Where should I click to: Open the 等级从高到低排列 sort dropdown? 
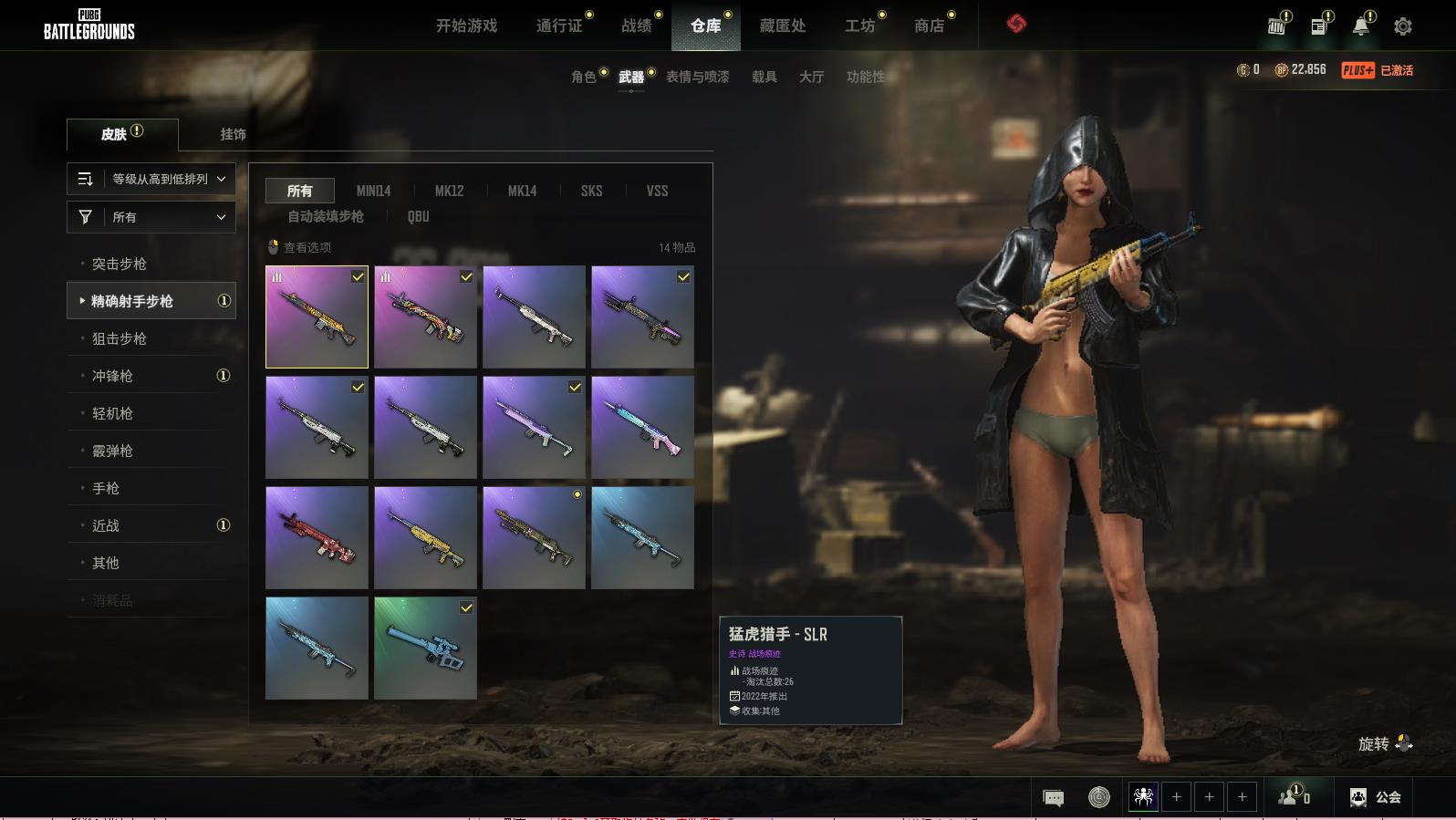click(x=151, y=179)
